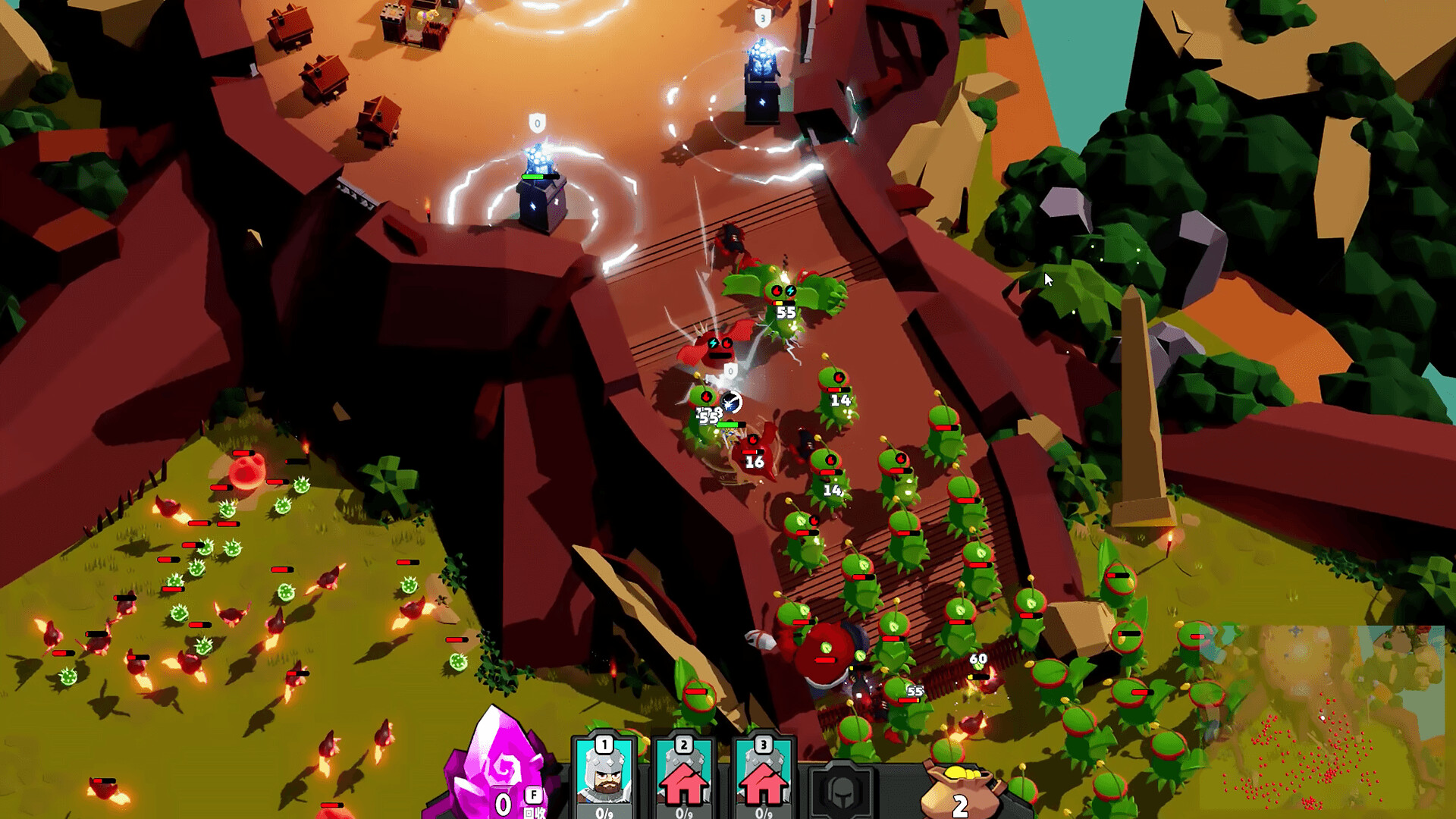Select the red house building card in slot 2
The height and width of the screenshot is (819, 1456).
tap(684, 775)
